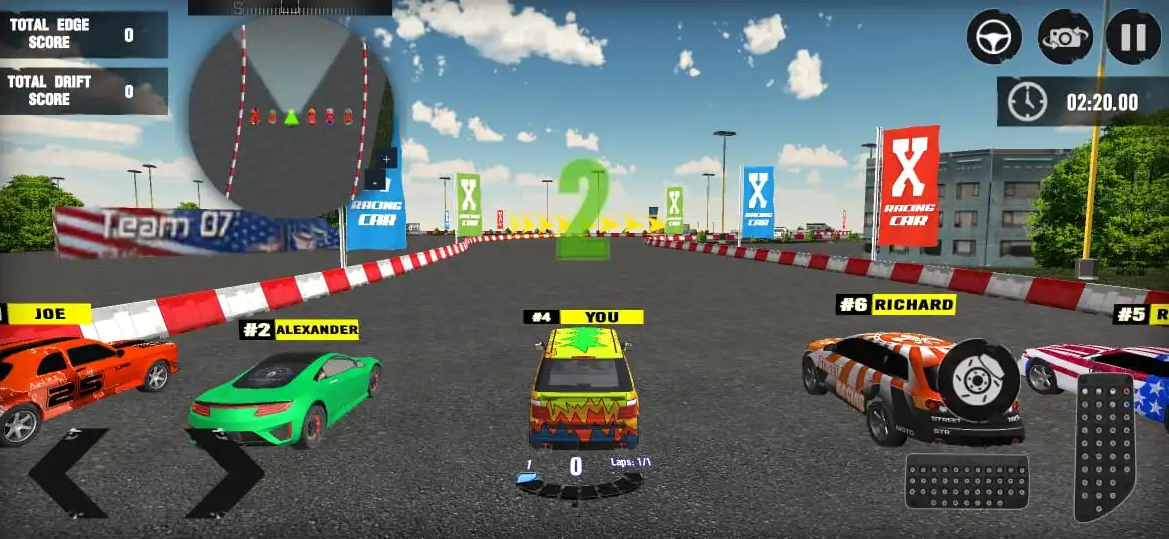Tap the steering wheel control icon
The height and width of the screenshot is (539, 1169).
pyautogui.click(x=994, y=37)
